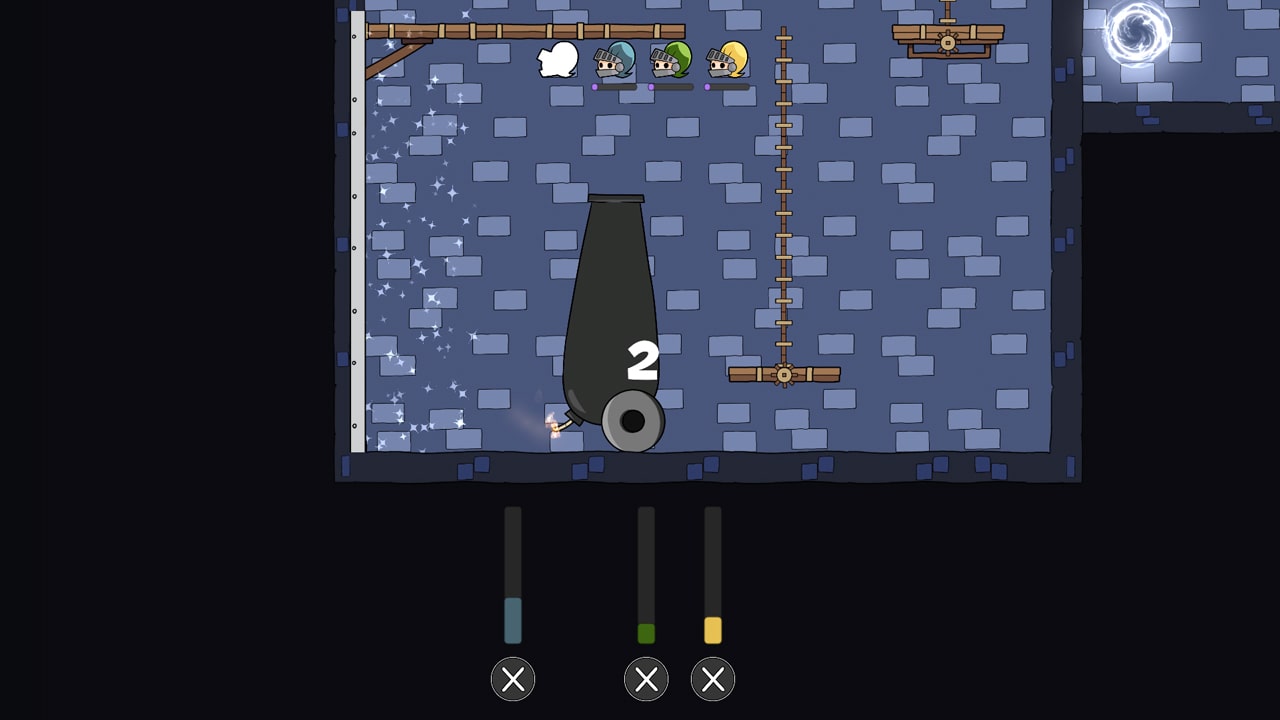Select the teal-haired knight character

click(x=613, y=62)
